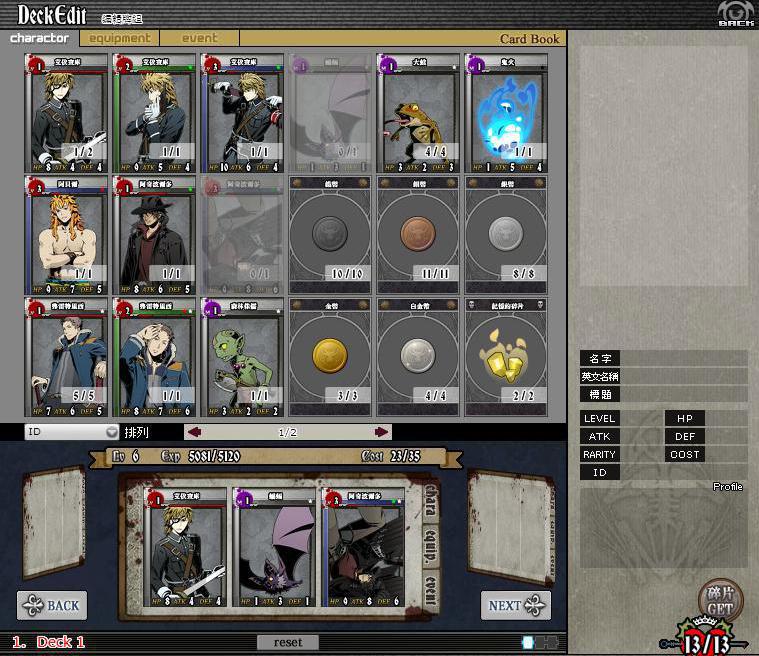The image size is (759, 656).
Task: Go to the previous card page arrow
Action: pos(195,432)
